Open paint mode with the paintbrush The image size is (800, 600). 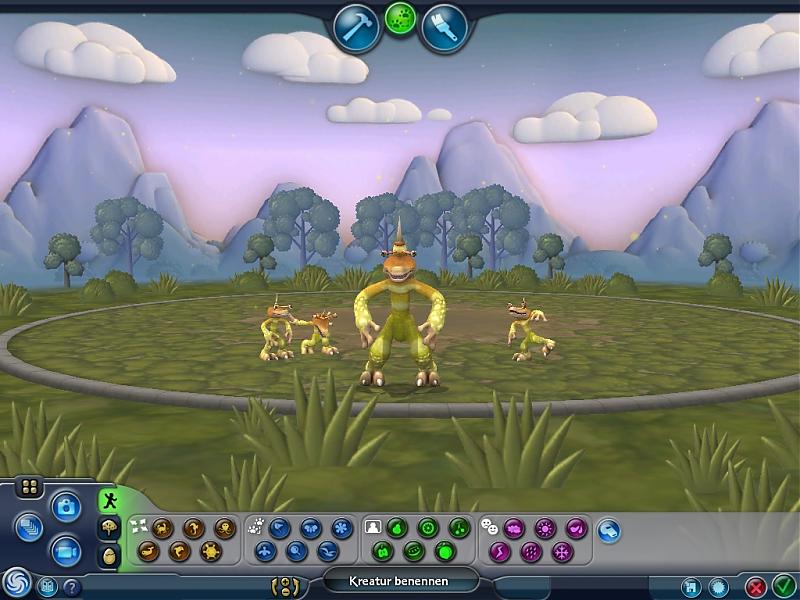(x=444, y=28)
